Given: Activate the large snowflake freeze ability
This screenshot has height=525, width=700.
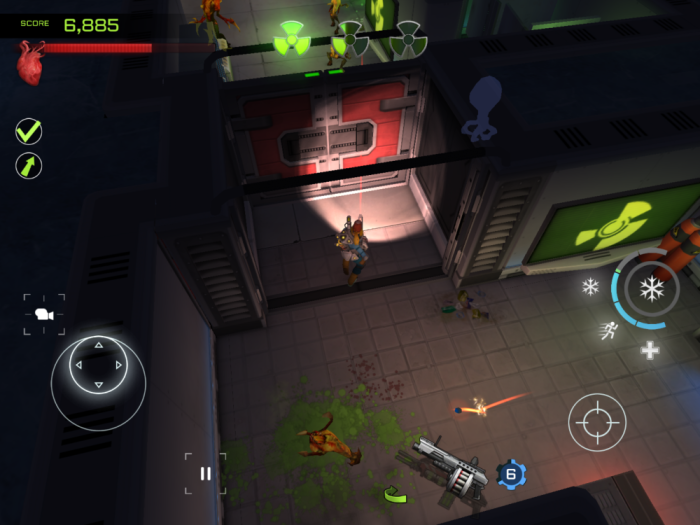Looking at the screenshot, I should point(652,290).
